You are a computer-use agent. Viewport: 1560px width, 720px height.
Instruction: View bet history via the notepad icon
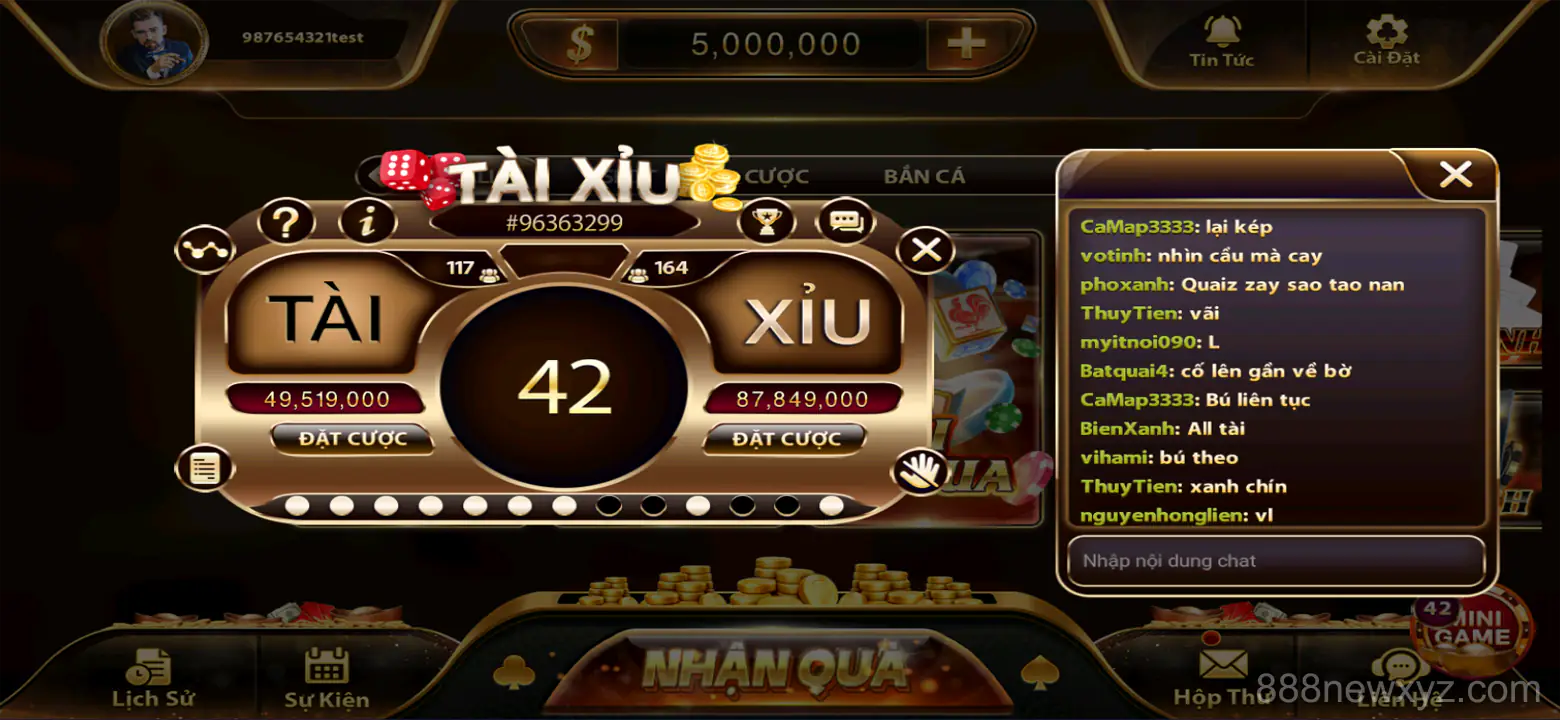[x=204, y=466]
